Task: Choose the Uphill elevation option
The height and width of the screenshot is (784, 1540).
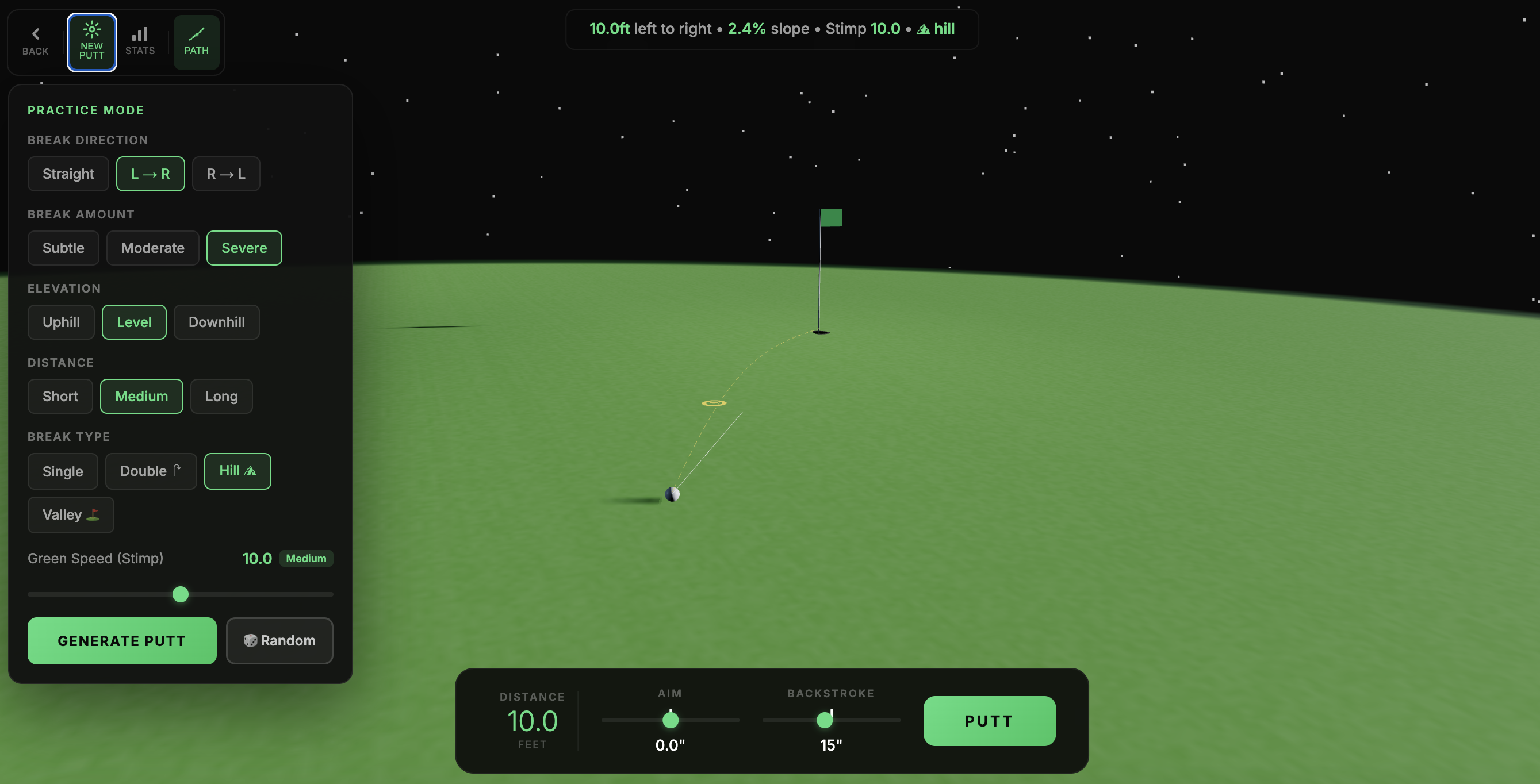Action: [60, 322]
